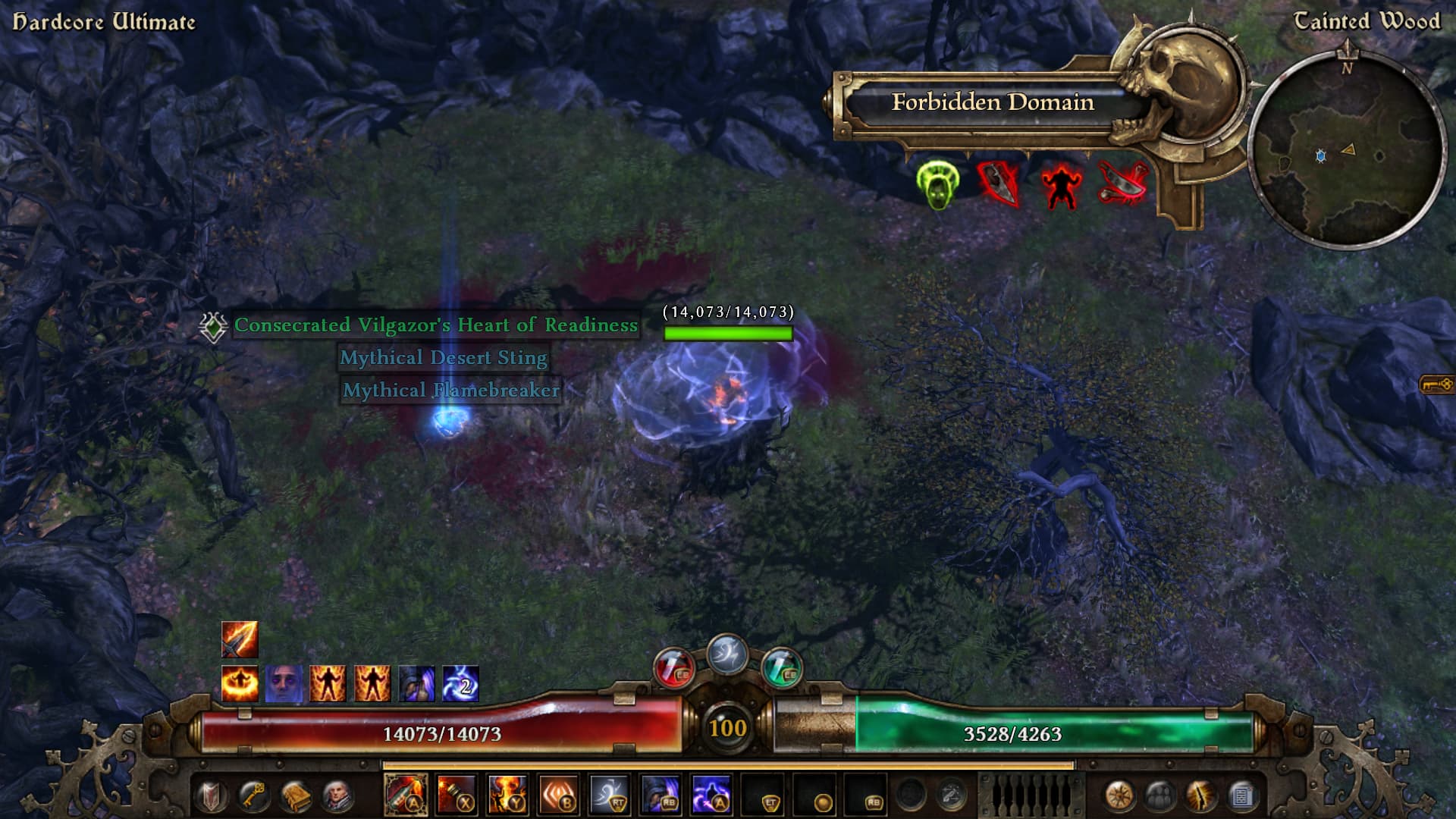Image resolution: width=1456 pixels, height=819 pixels.
Task: Open the quest log document button
Action: coord(1242,795)
